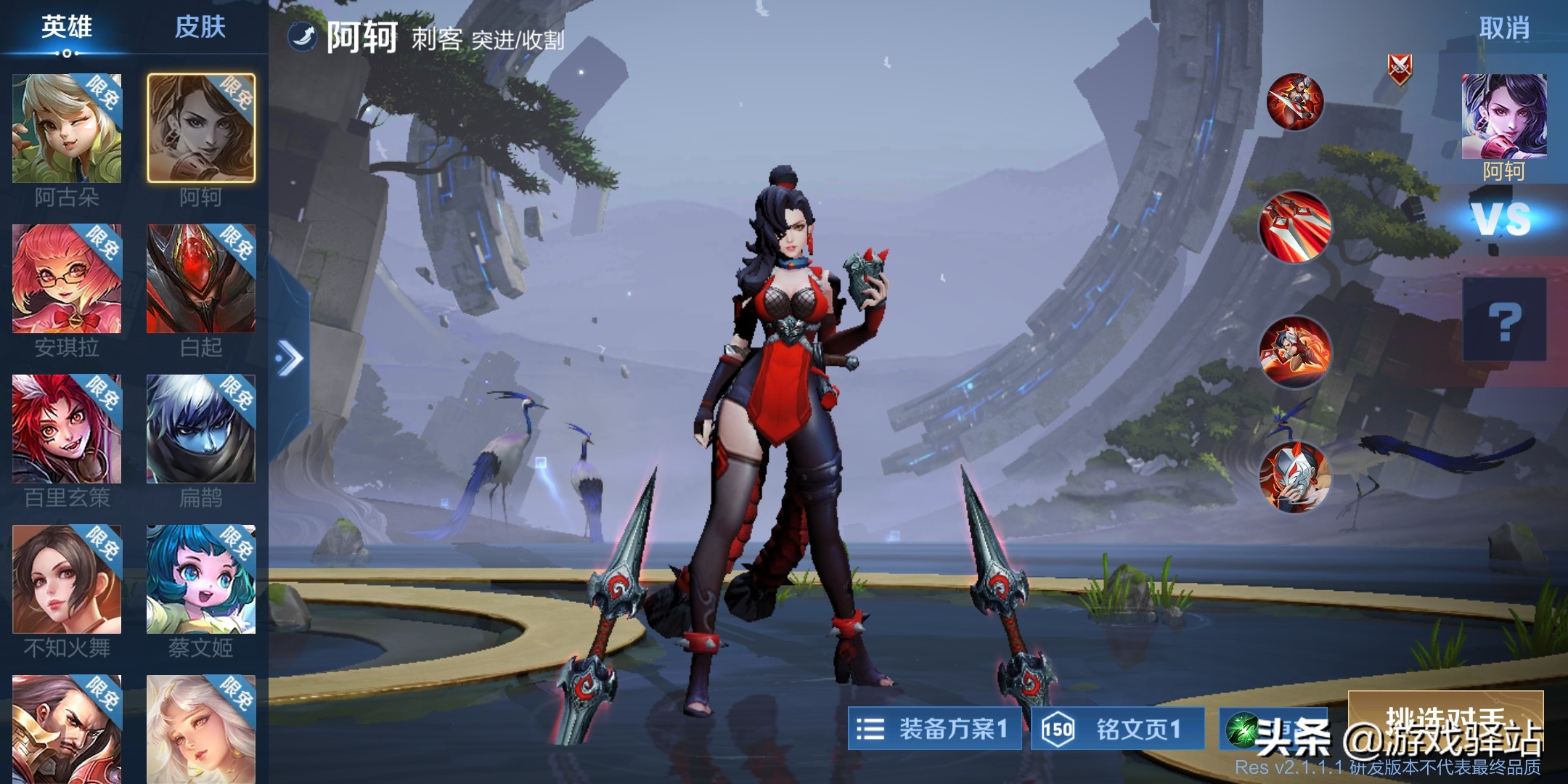This screenshot has width=1568, height=784.
Task: Open the 装备方案1 equipment plan
Action: (x=934, y=729)
